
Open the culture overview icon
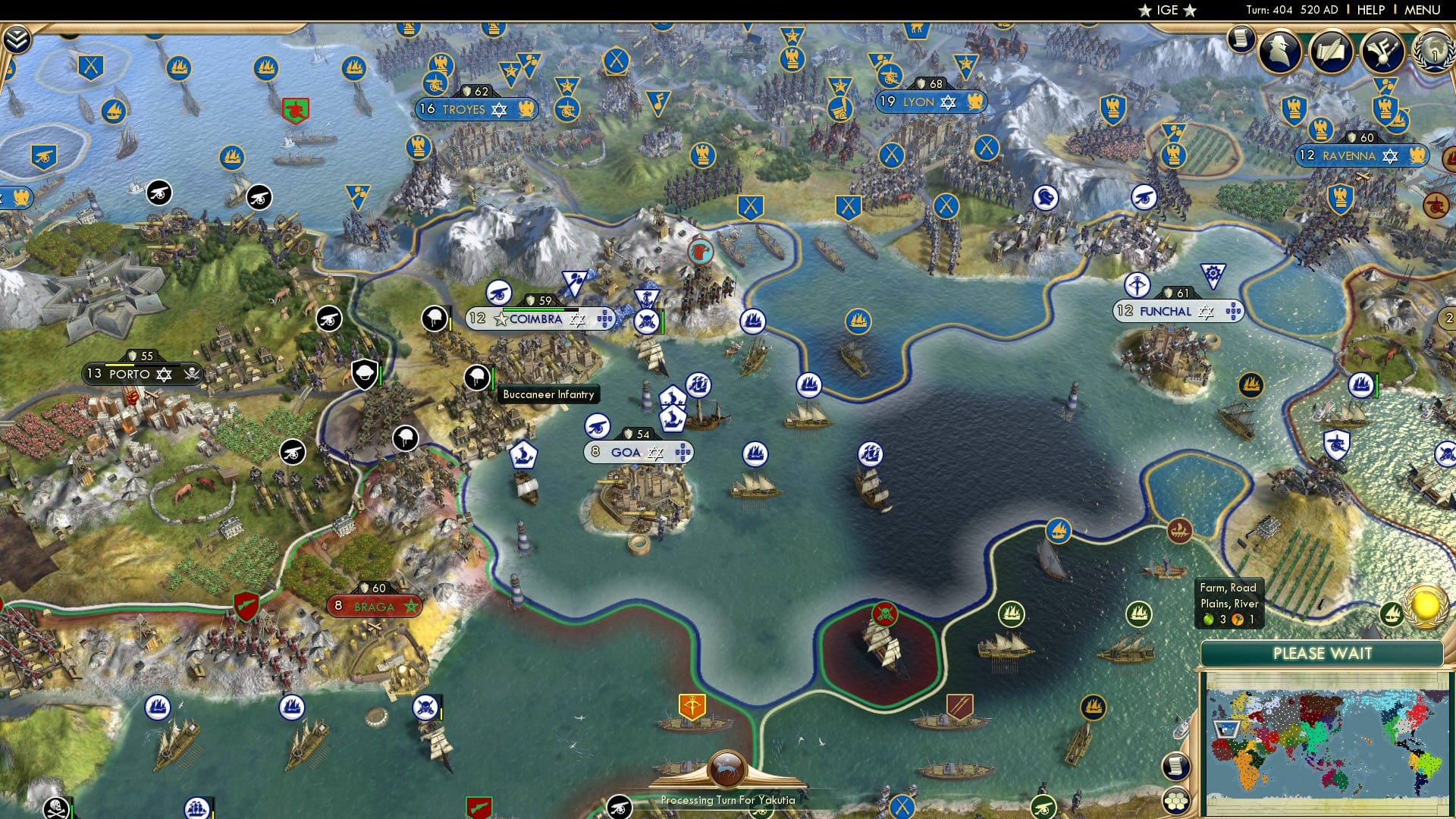coord(1382,52)
